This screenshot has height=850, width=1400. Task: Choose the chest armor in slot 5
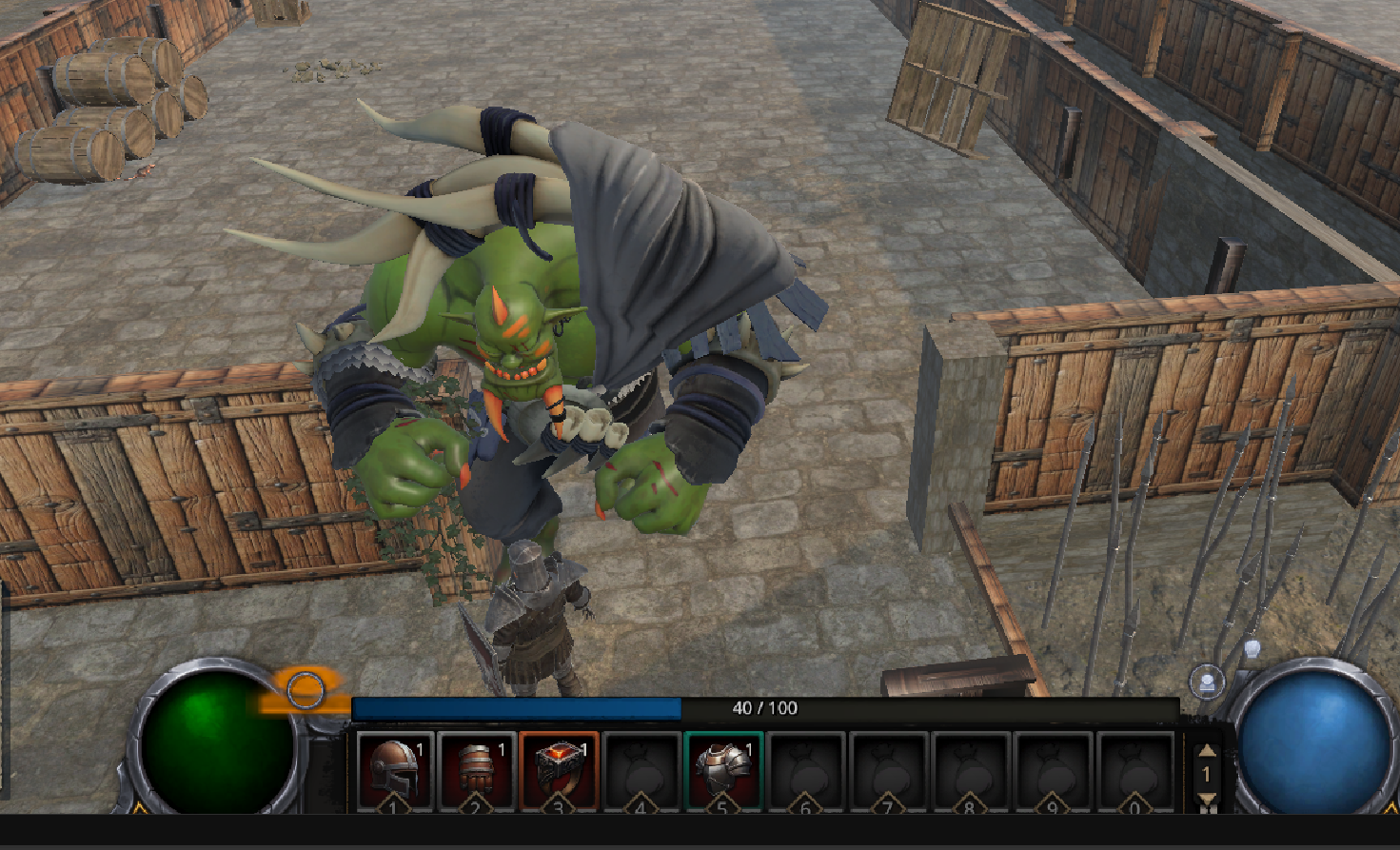(x=722, y=769)
